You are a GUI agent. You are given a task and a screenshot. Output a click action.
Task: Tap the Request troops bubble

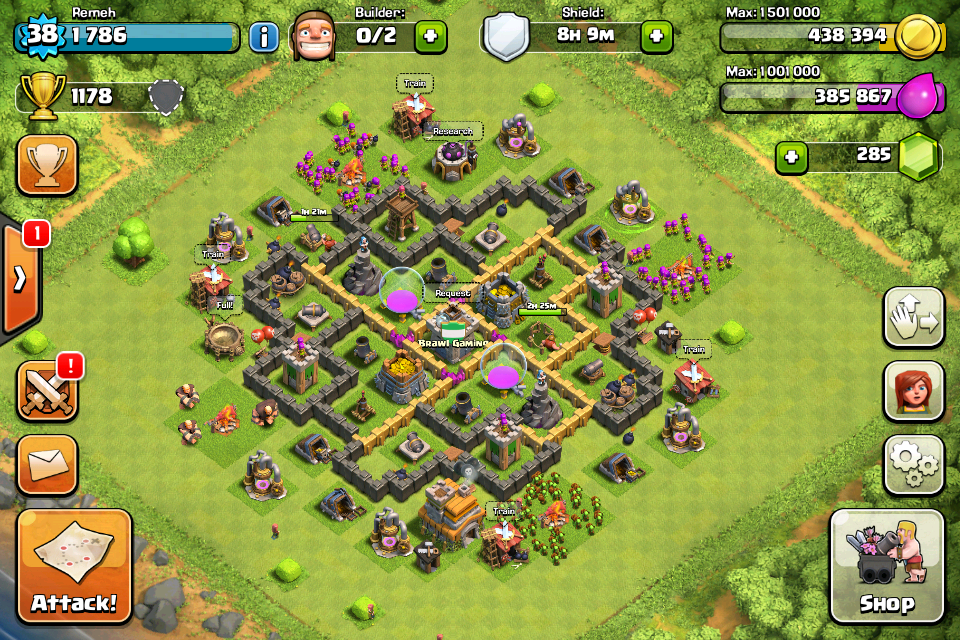(452, 295)
